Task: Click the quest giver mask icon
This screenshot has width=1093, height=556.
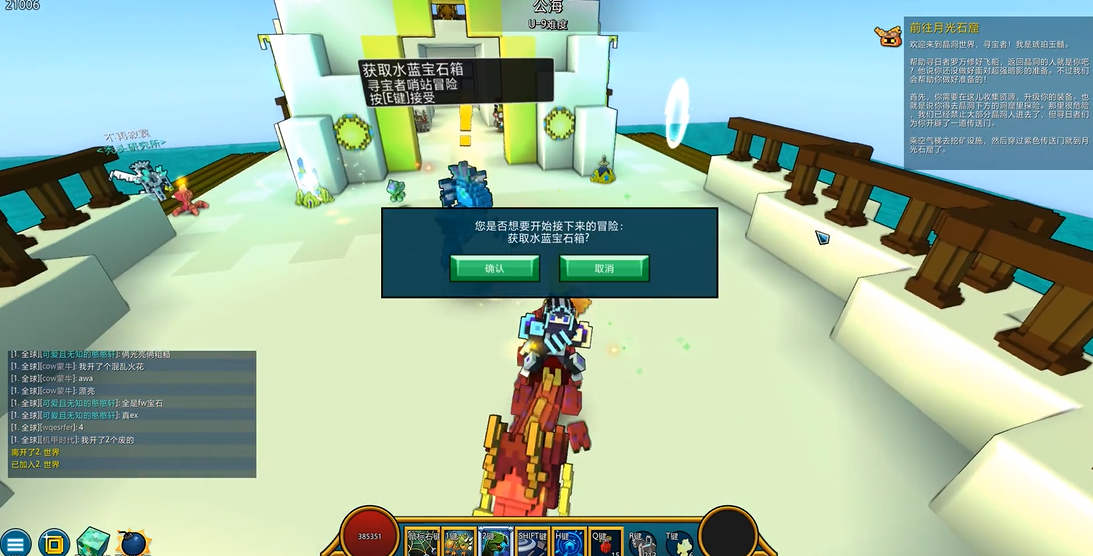Action: (x=888, y=35)
